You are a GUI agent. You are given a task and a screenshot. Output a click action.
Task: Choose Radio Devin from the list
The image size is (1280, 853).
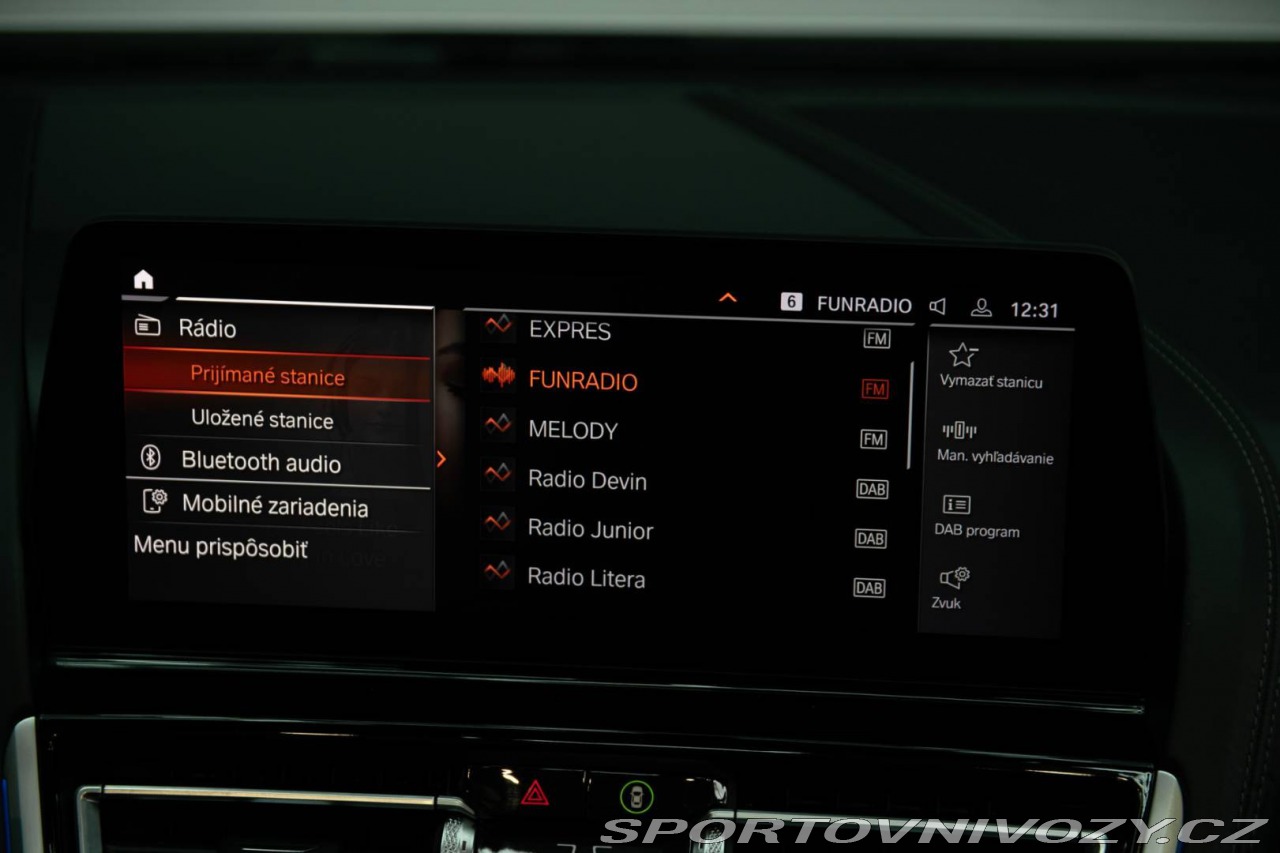pyautogui.click(x=587, y=481)
